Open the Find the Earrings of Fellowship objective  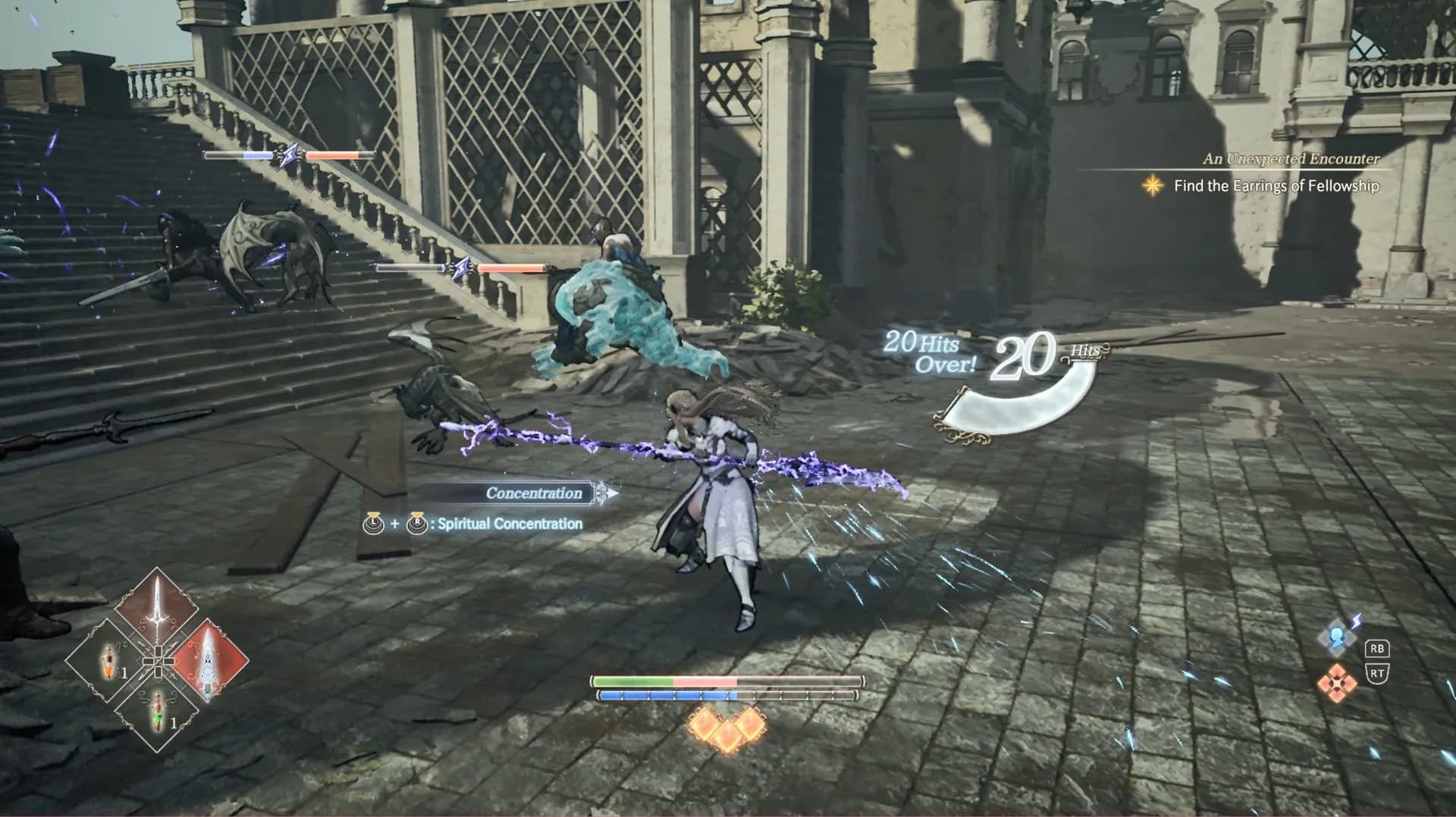(x=1276, y=186)
